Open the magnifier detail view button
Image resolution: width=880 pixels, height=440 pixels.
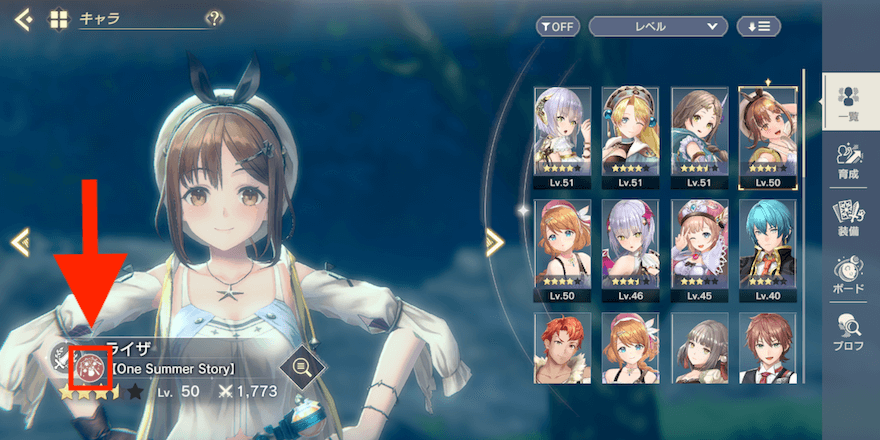click(301, 368)
